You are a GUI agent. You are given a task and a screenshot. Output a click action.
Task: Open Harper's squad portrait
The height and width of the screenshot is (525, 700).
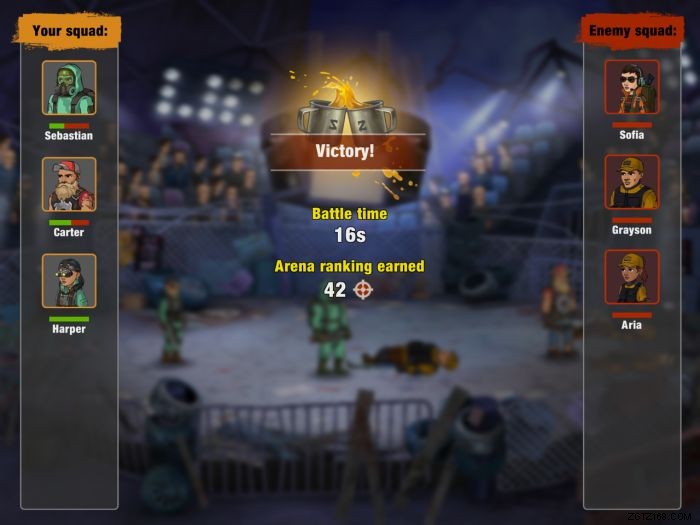pyautogui.click(x=69, y=281)
